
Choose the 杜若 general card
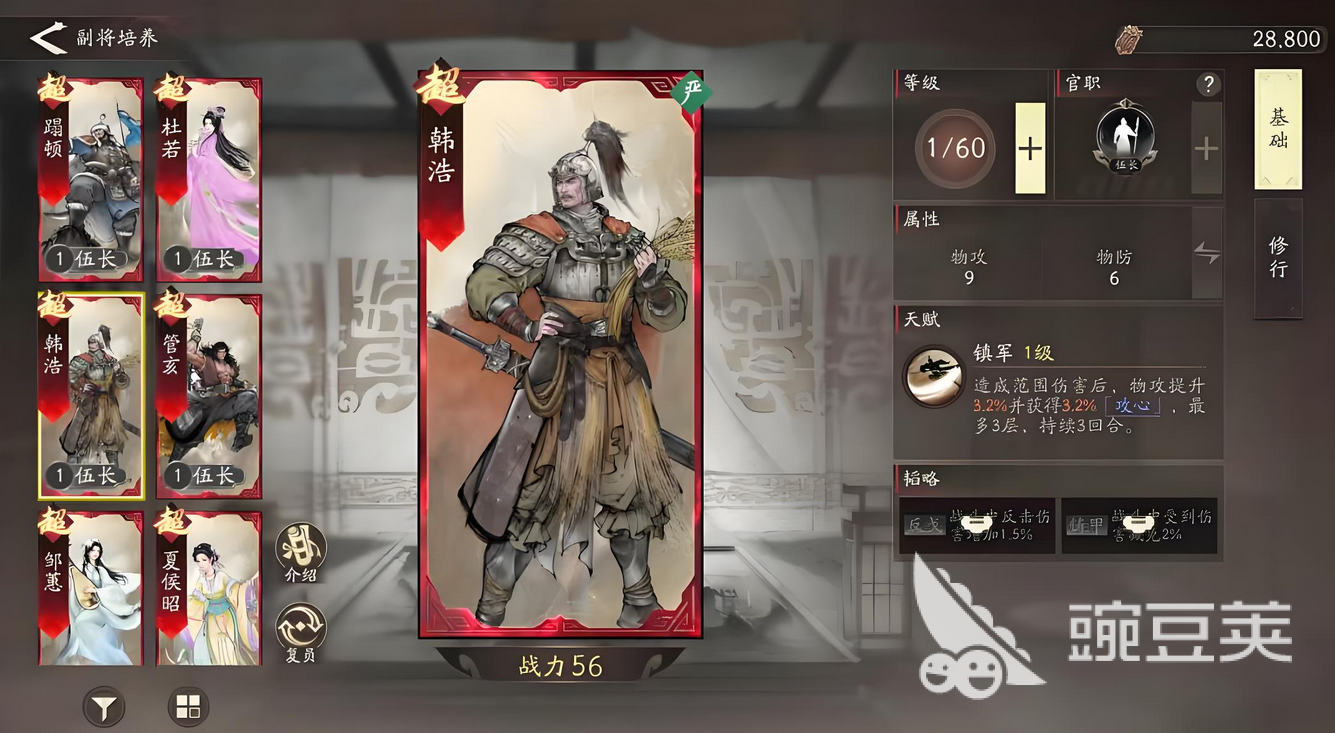[208, 178]
